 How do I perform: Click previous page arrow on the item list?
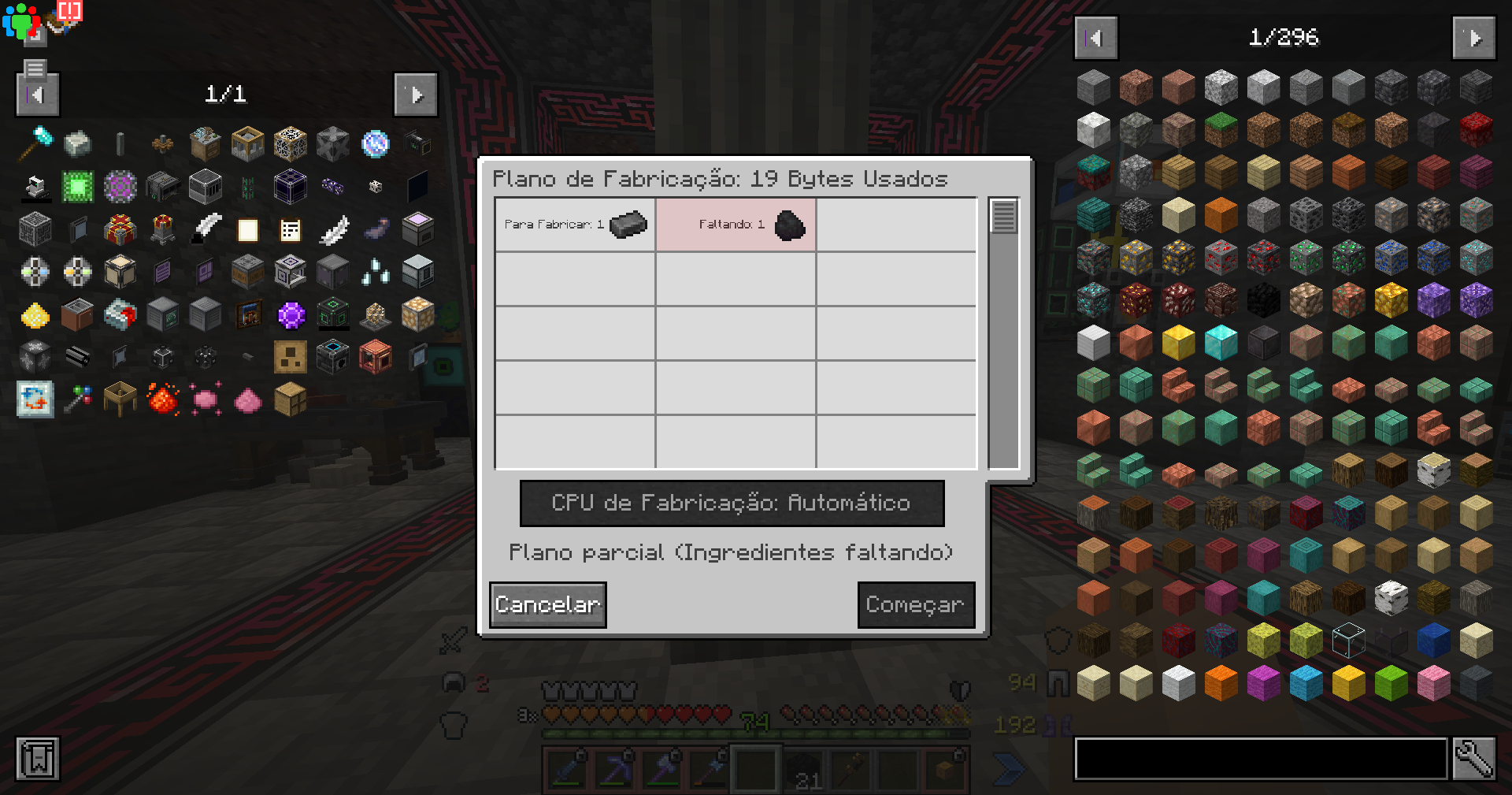tap(1095, 37)
